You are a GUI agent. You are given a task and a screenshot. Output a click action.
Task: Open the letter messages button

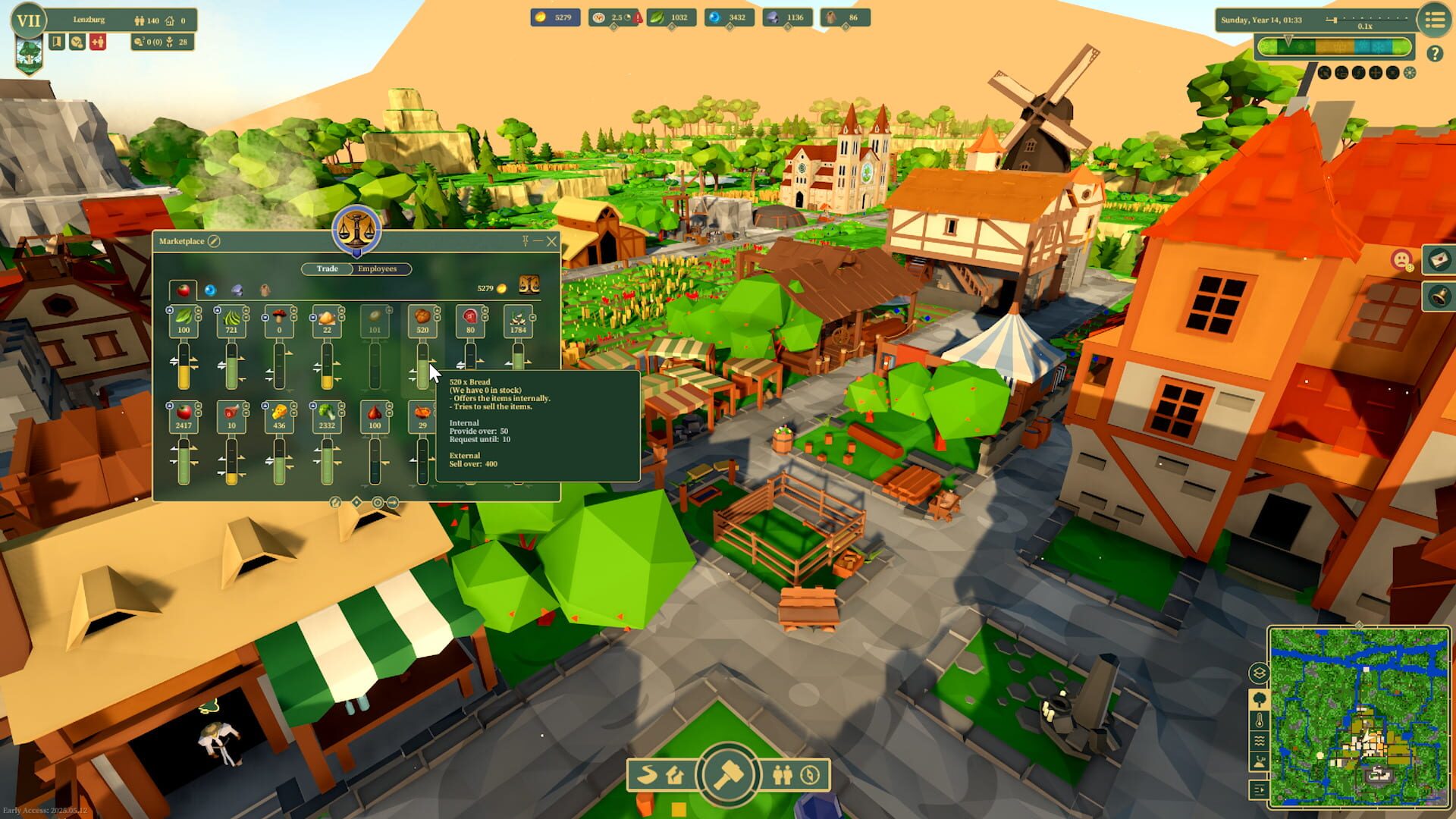[x=1439, y=260]
